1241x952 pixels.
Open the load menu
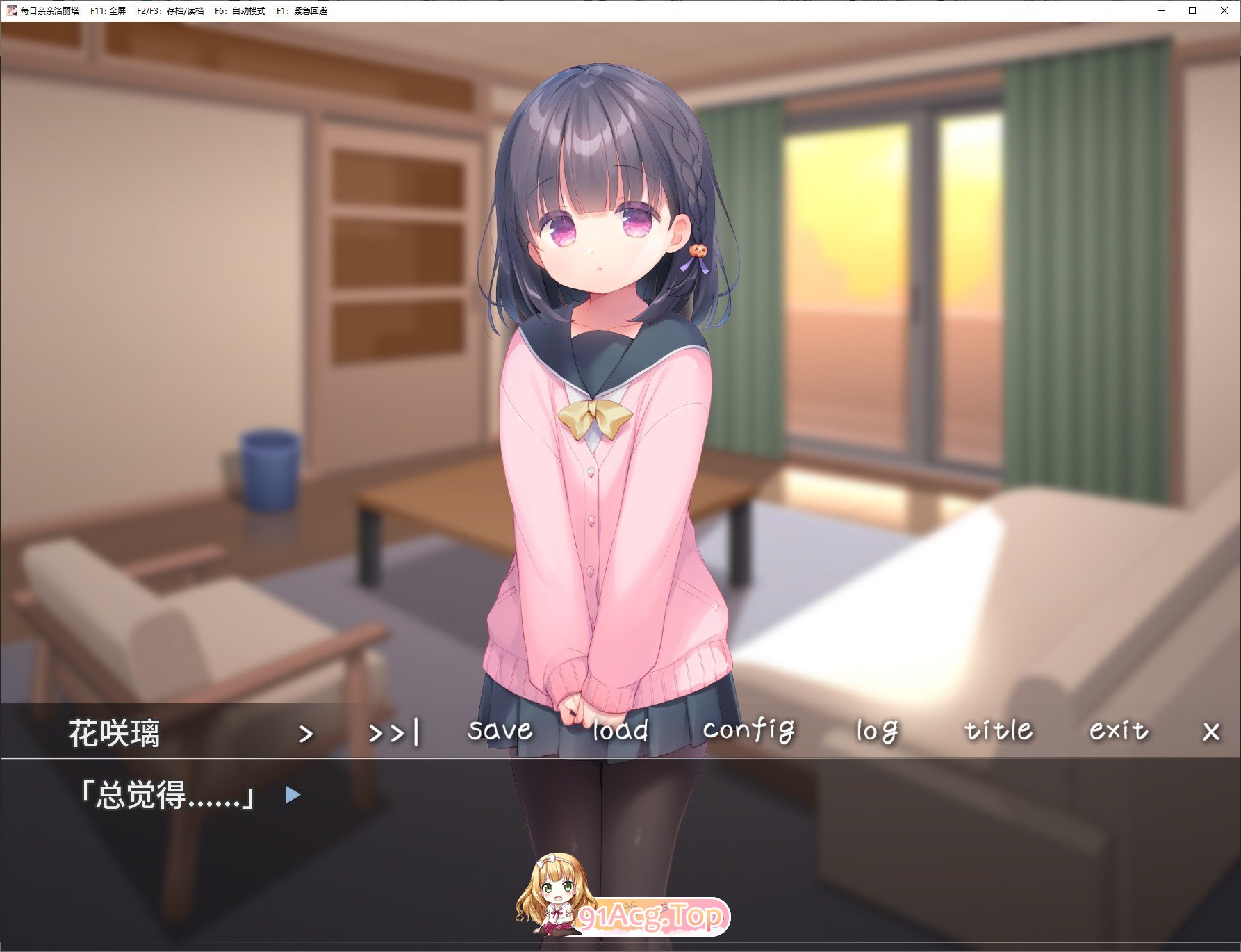(x=620, y=730)
